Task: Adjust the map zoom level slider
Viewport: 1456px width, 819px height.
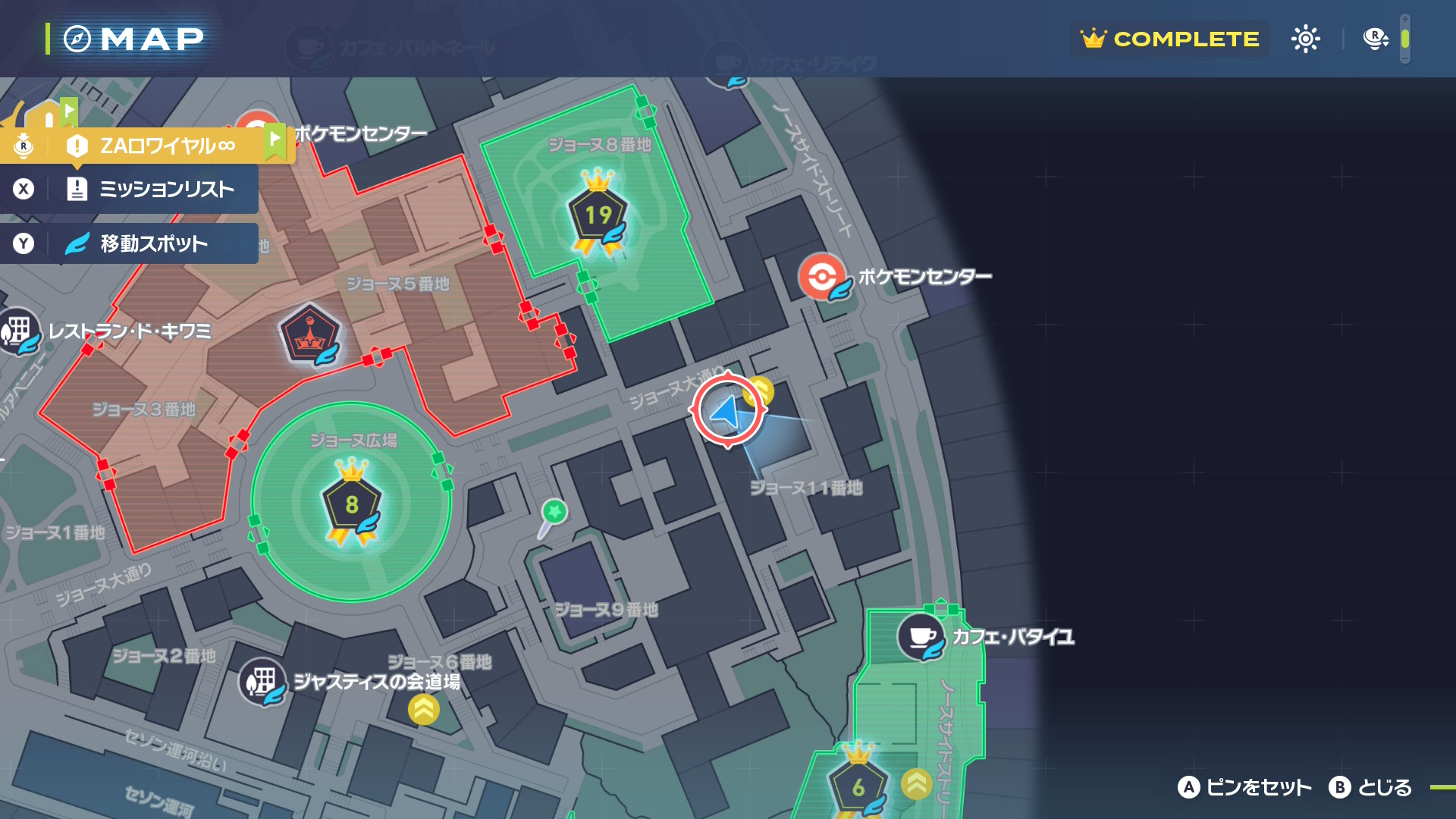Action: click(x=1404, y=39)
